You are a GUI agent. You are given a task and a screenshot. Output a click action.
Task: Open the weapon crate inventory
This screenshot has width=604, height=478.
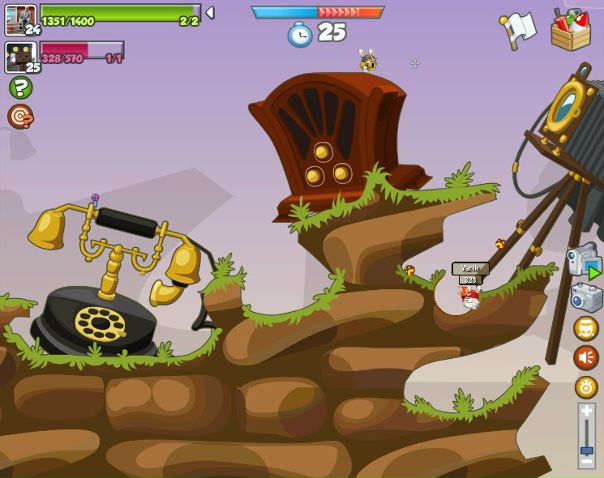(571, 29)
